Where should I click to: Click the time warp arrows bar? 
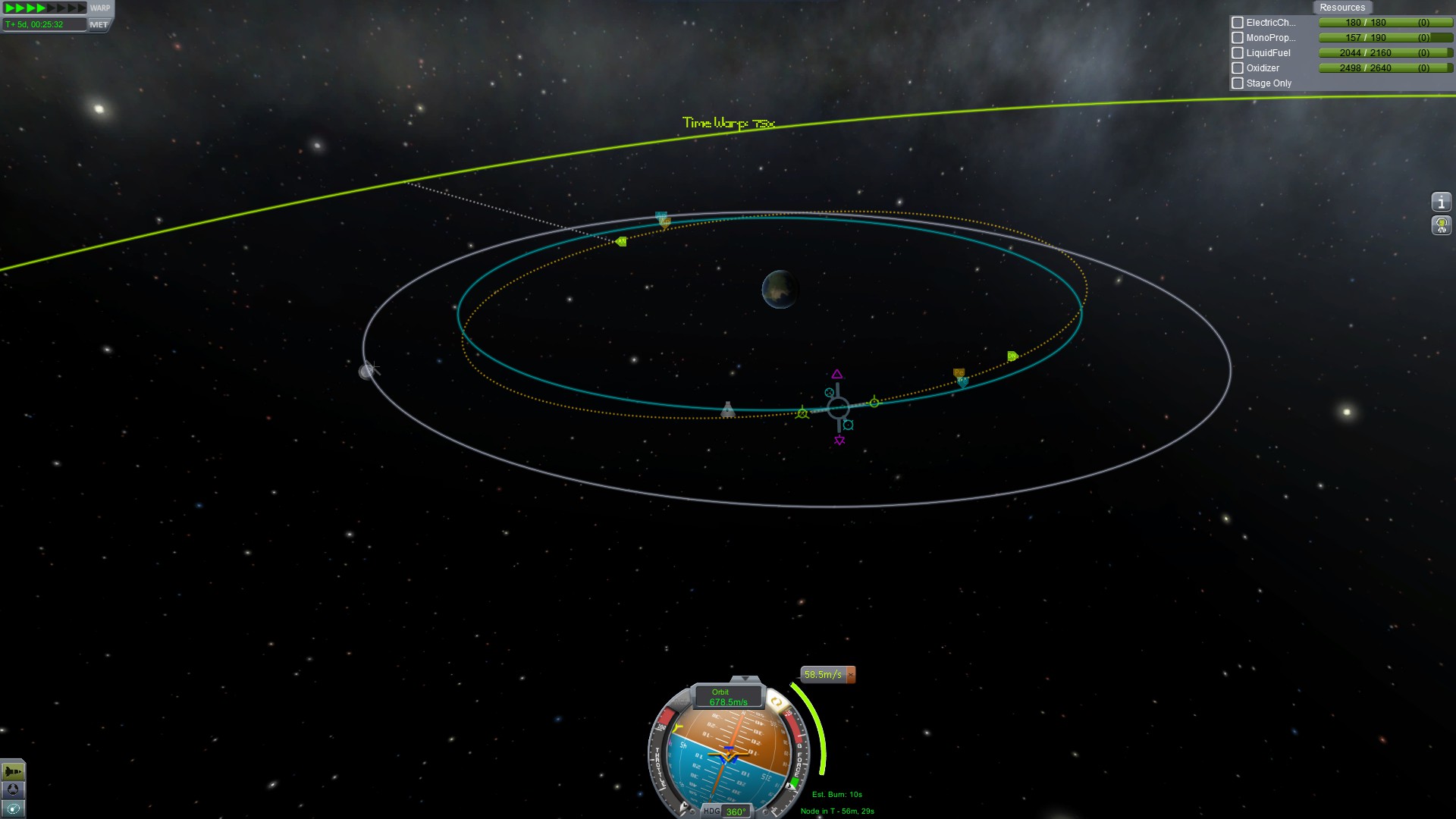45,8
